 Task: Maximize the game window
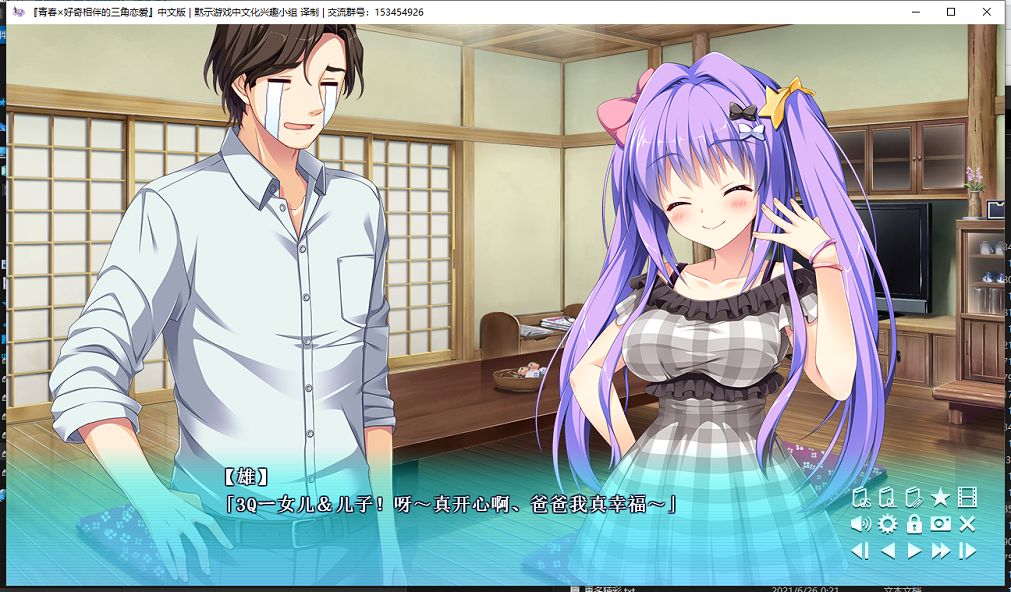point(951,12)
